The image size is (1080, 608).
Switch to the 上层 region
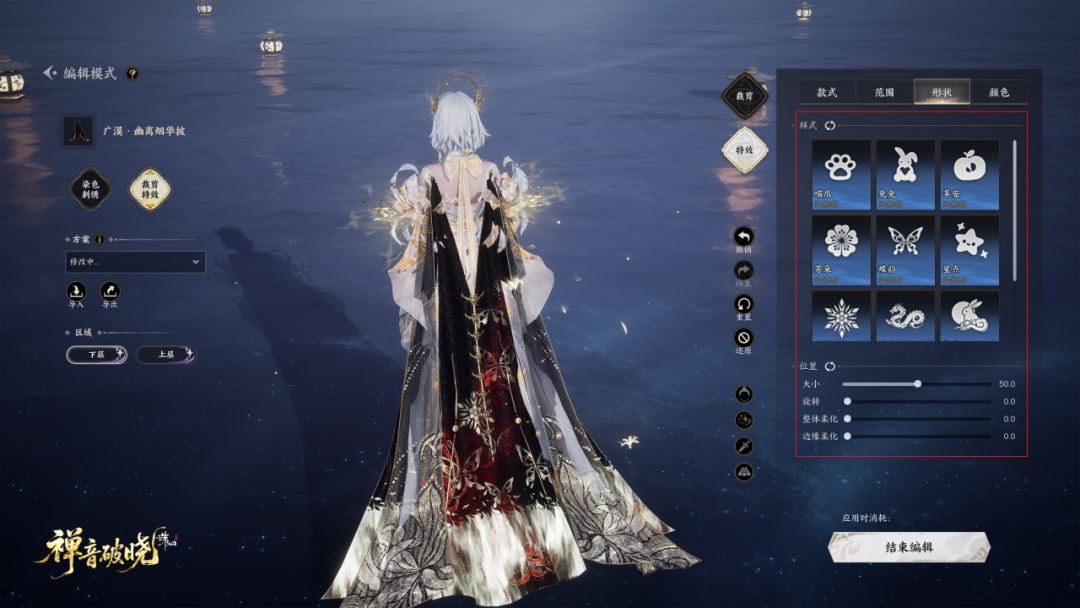click(166, 354)
